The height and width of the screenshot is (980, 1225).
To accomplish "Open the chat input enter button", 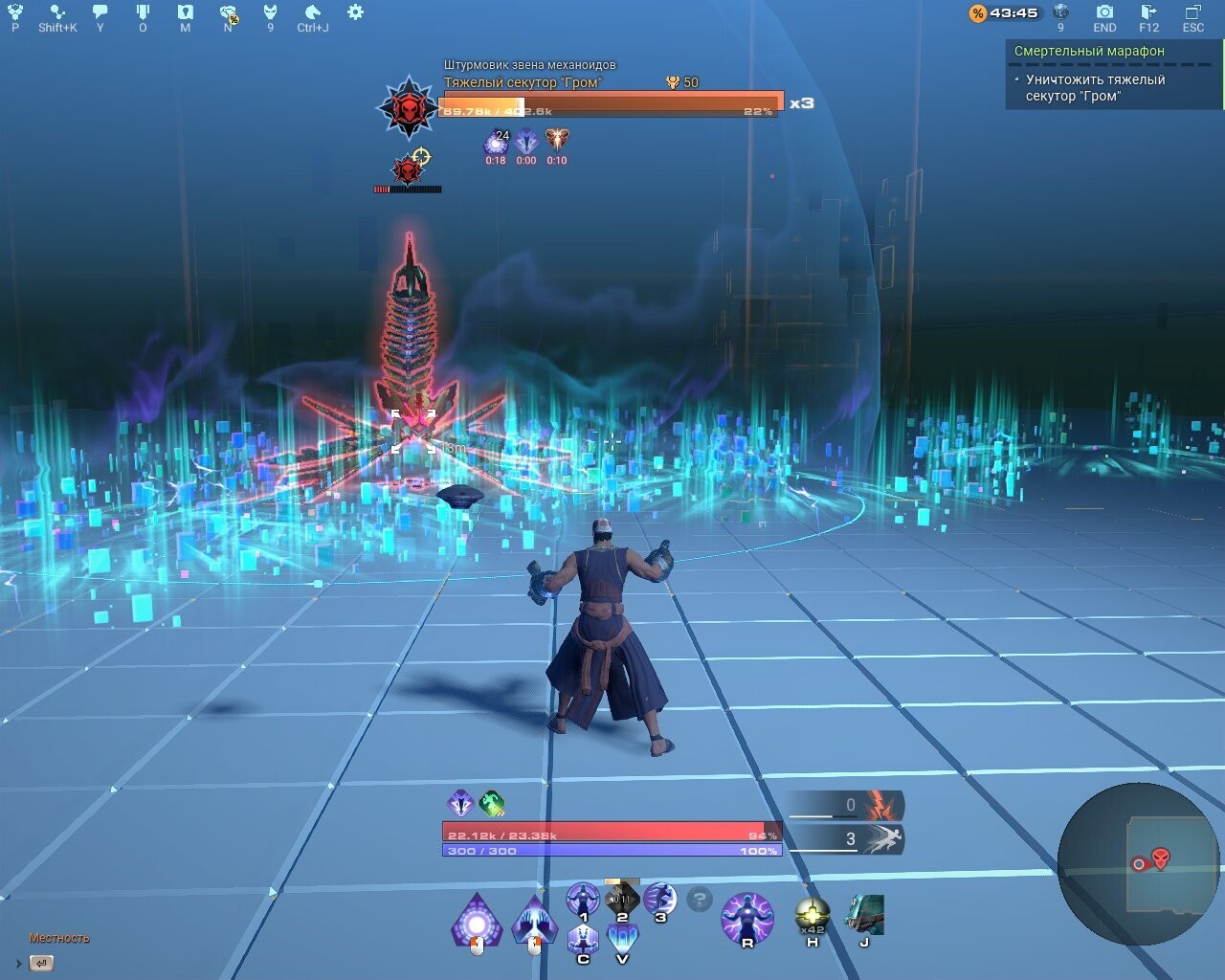I will [x=42, y=963].
